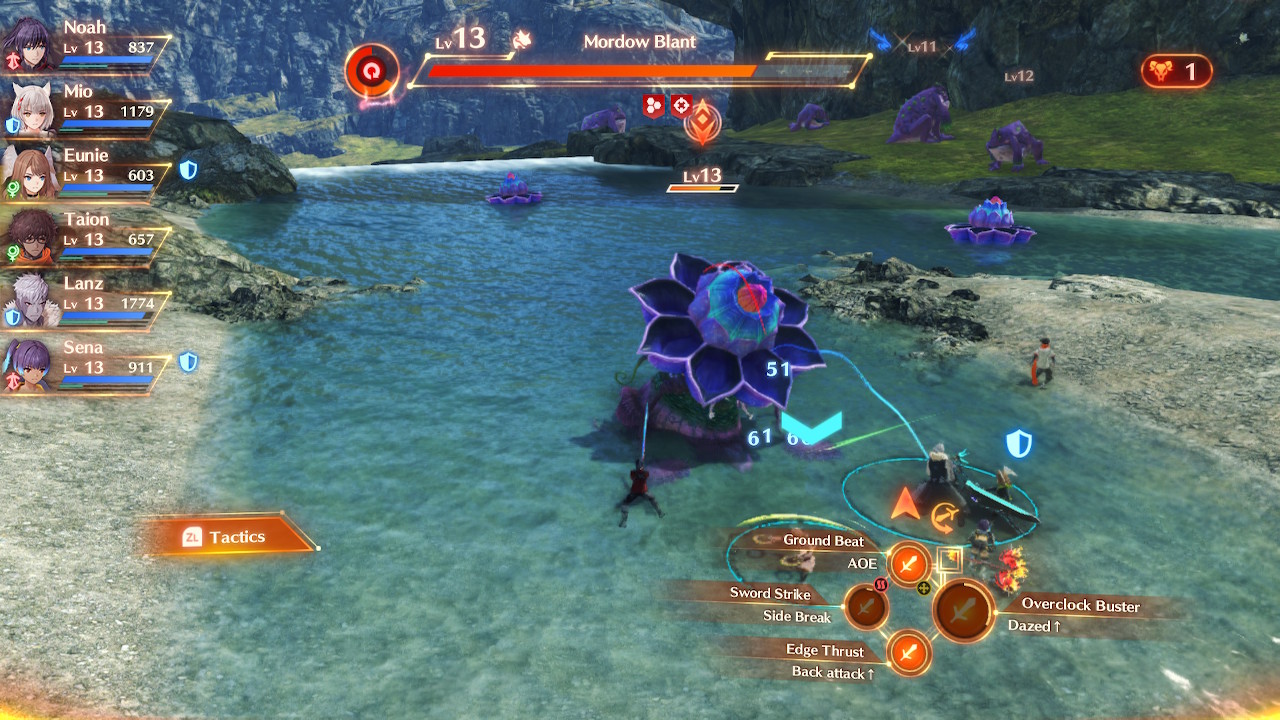Open the Tactics menu

228,537
